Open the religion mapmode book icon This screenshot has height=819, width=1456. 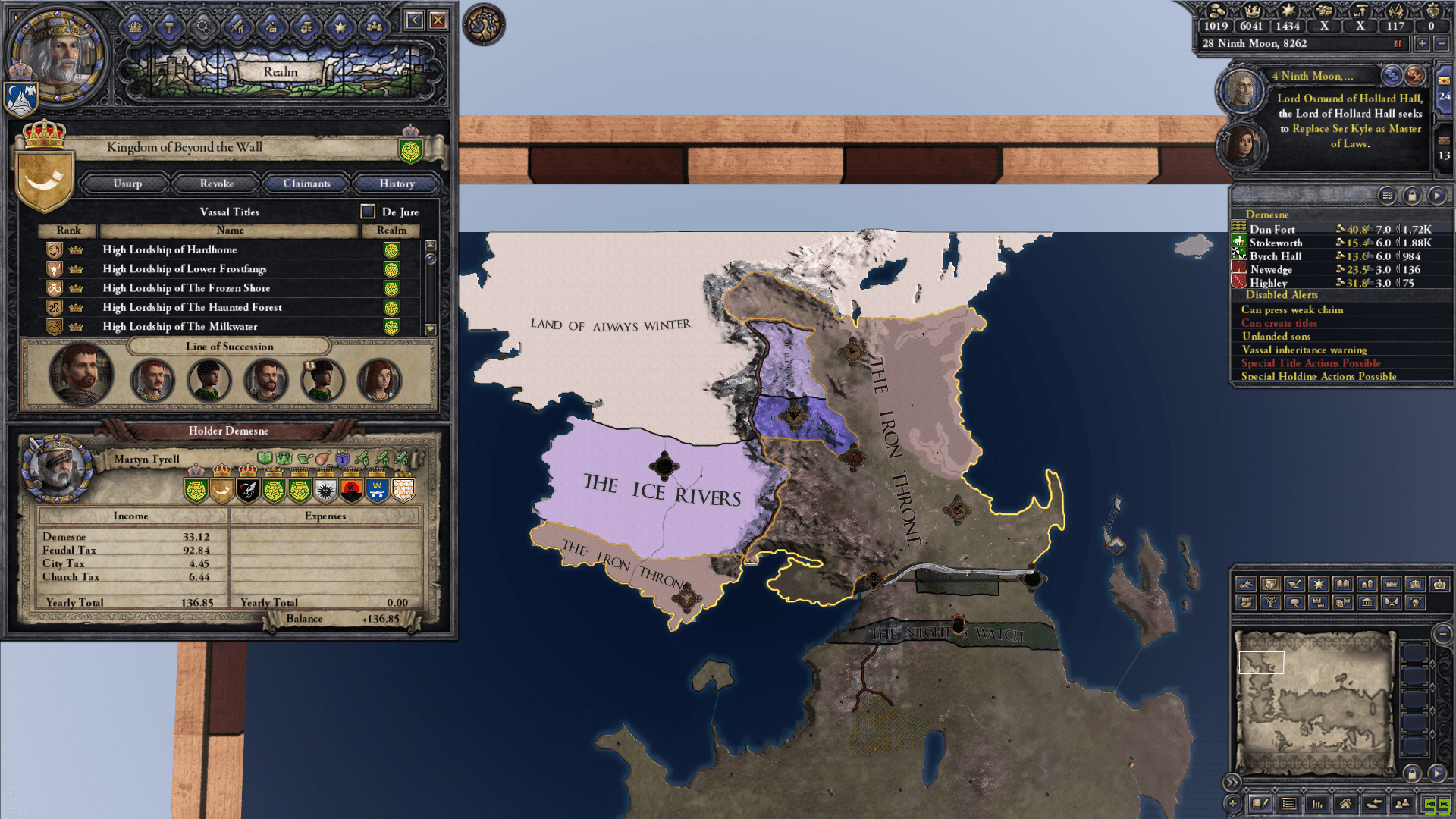tap(1344, 584)
